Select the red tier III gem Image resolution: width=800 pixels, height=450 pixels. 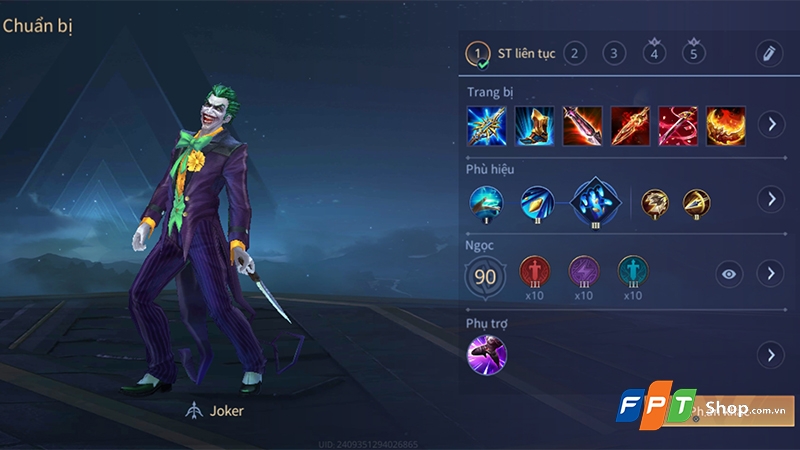(535, 272)
